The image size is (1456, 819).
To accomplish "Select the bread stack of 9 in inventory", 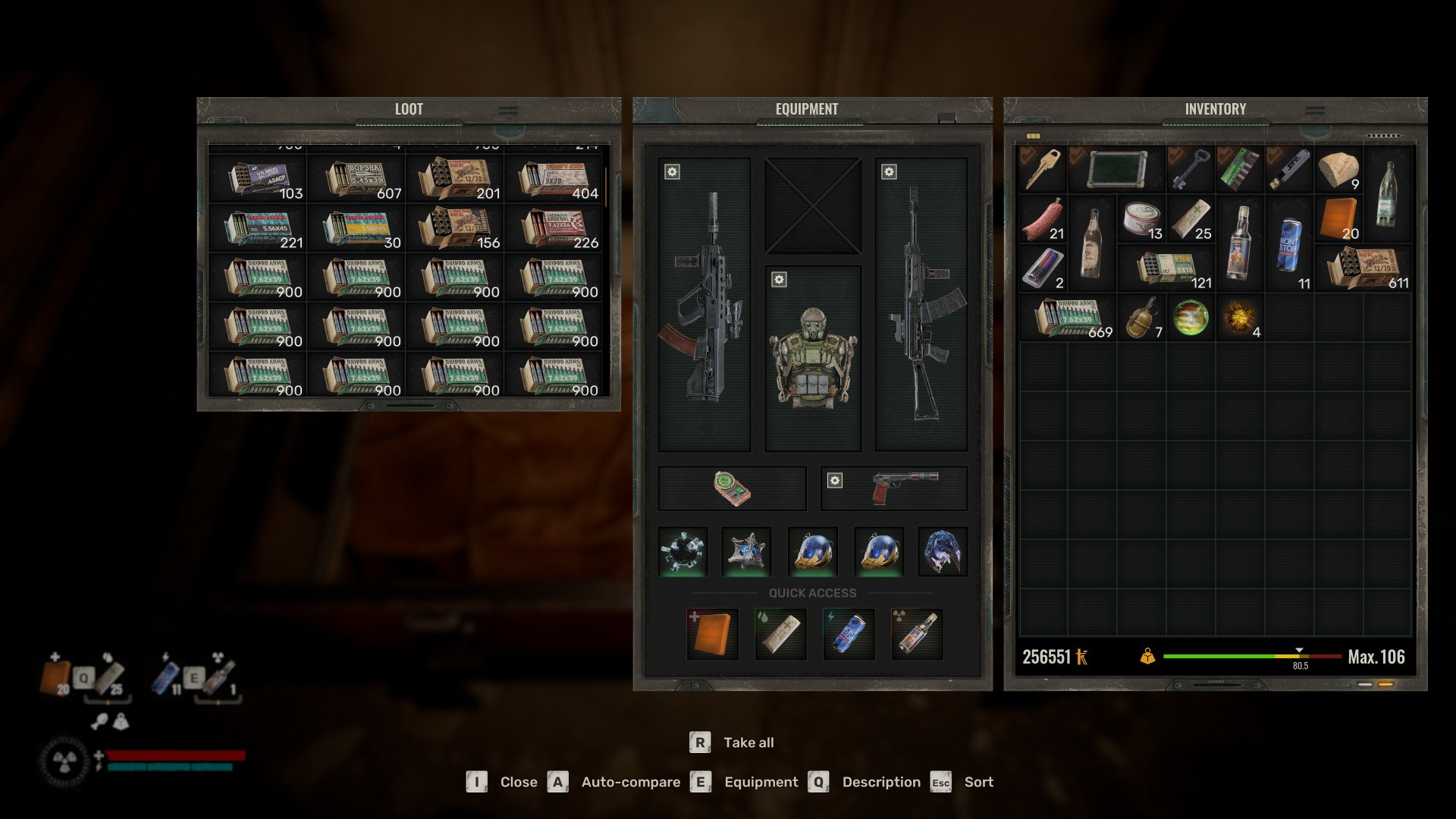I will [x=1338, y=169].
